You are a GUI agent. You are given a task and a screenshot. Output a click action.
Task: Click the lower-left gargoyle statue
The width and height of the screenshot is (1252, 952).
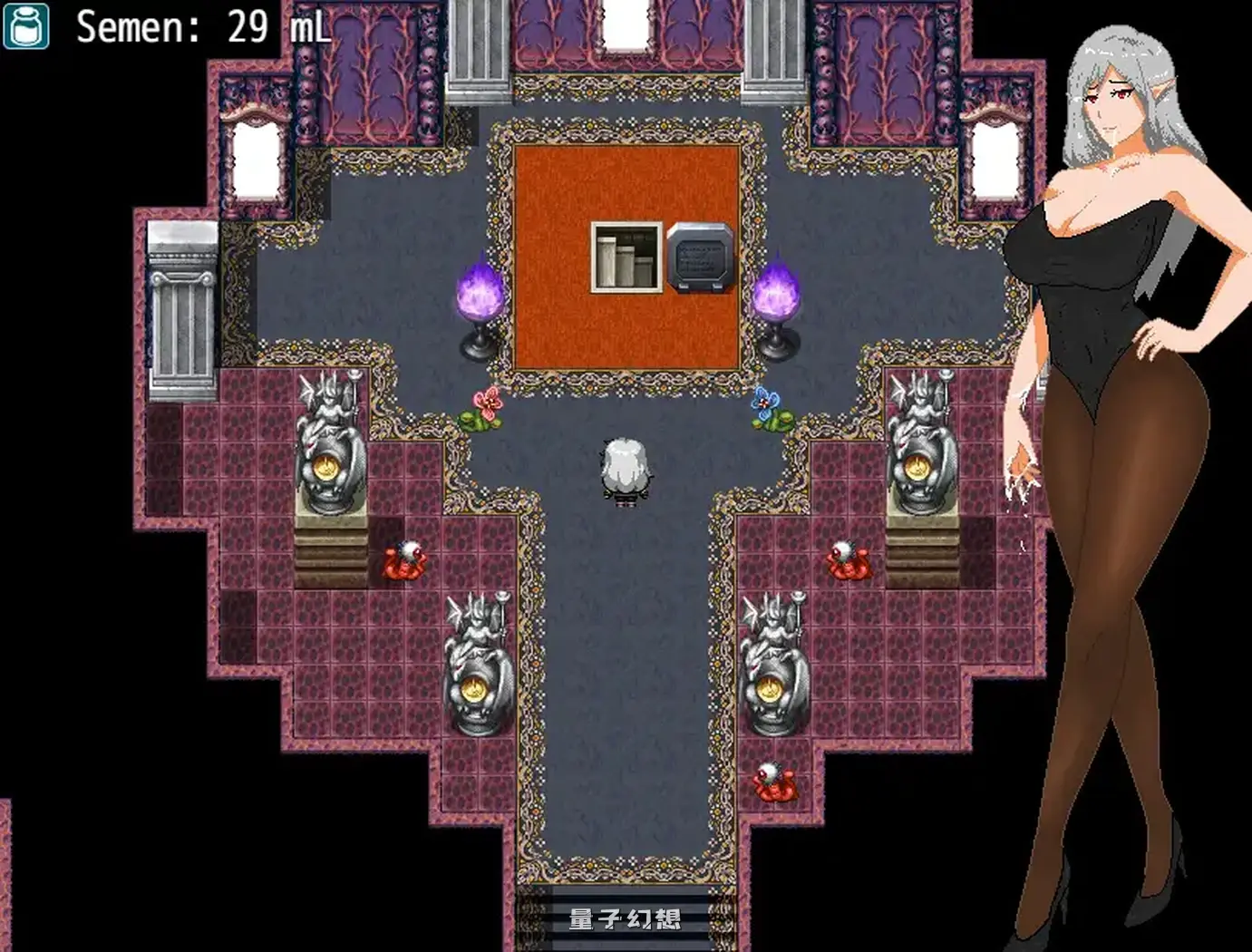pos(478,662)
